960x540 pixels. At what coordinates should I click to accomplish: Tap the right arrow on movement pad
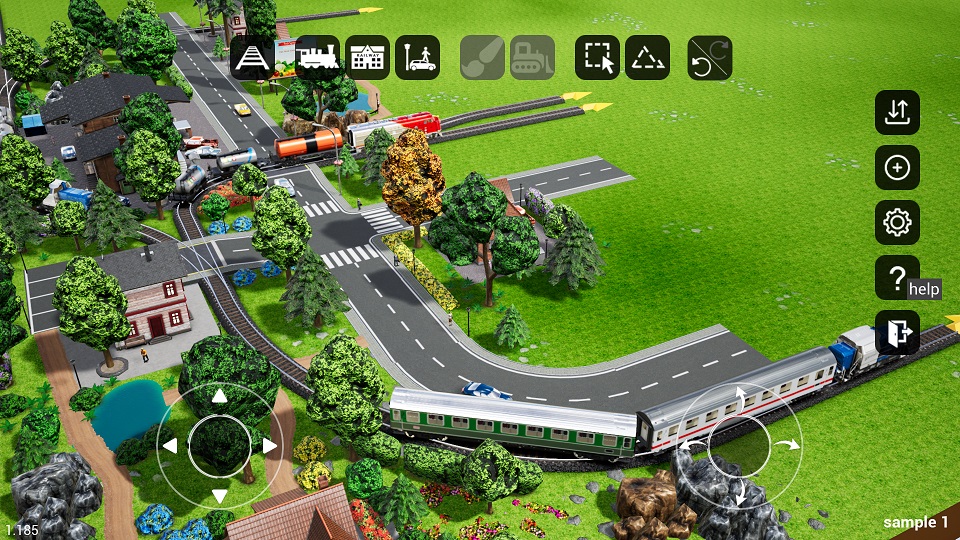click(x=269, y=446)
